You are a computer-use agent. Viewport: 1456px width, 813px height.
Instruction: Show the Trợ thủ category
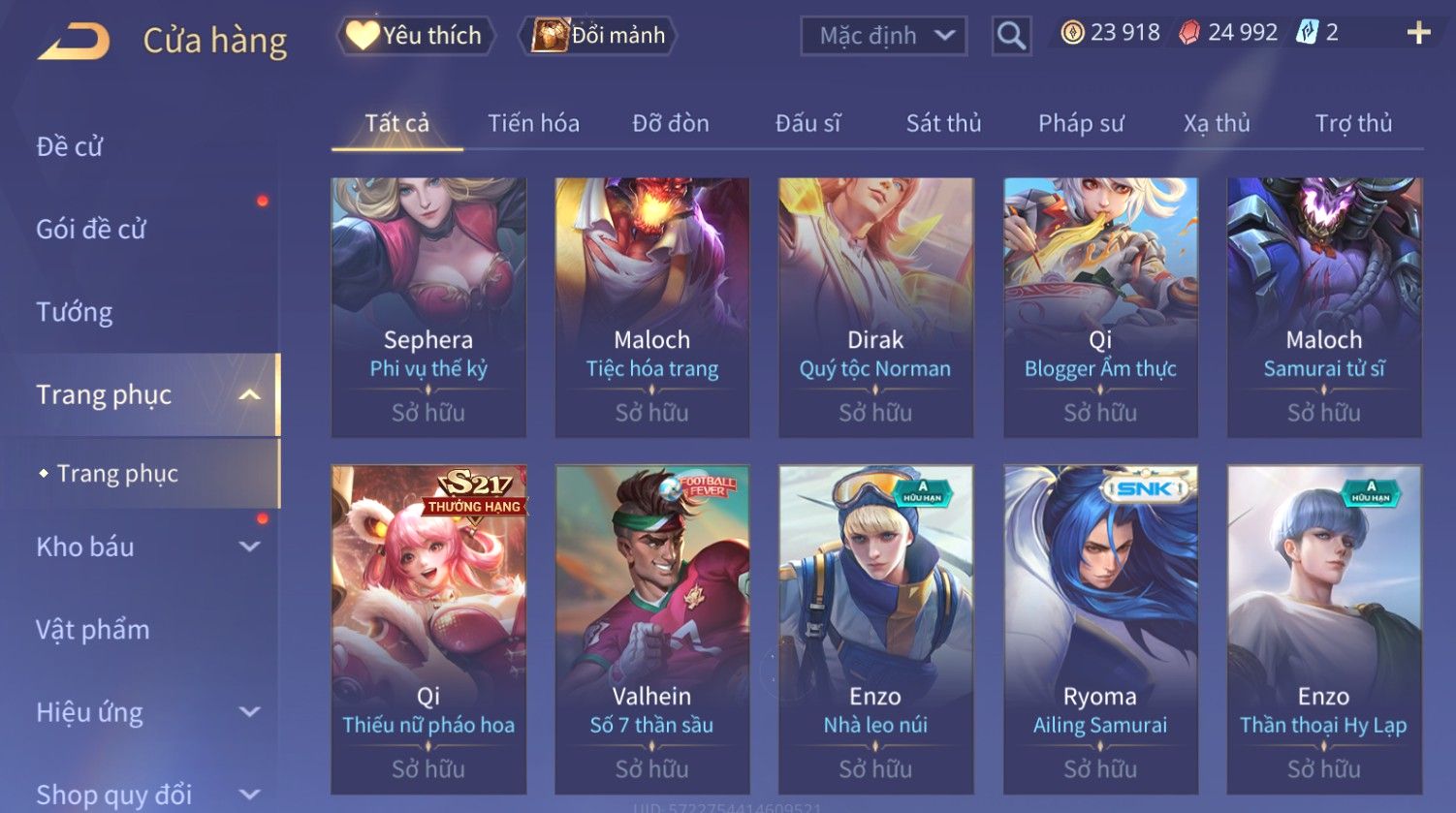[1353, 124]
